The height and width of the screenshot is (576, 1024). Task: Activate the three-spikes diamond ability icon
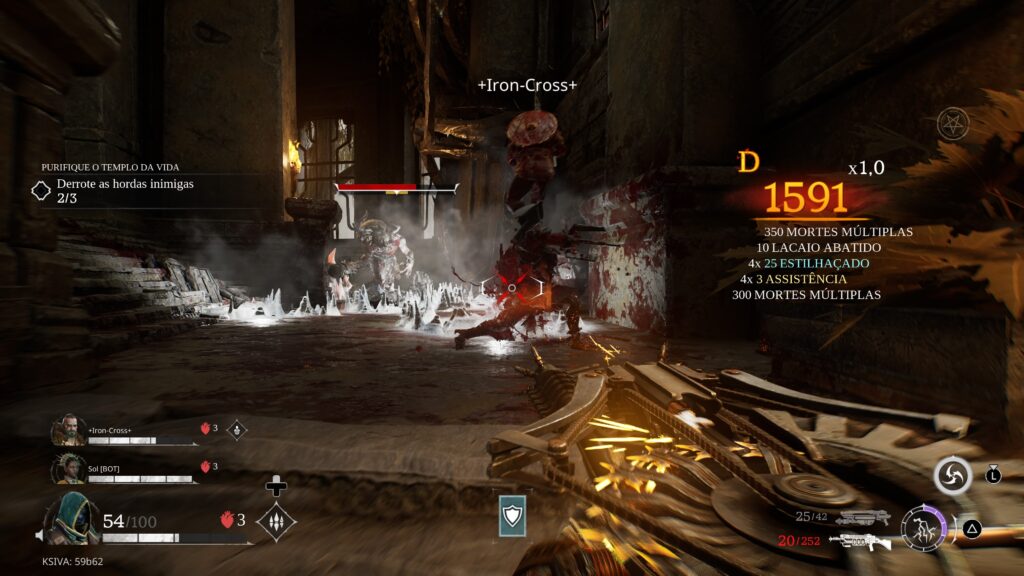[275, 521]
